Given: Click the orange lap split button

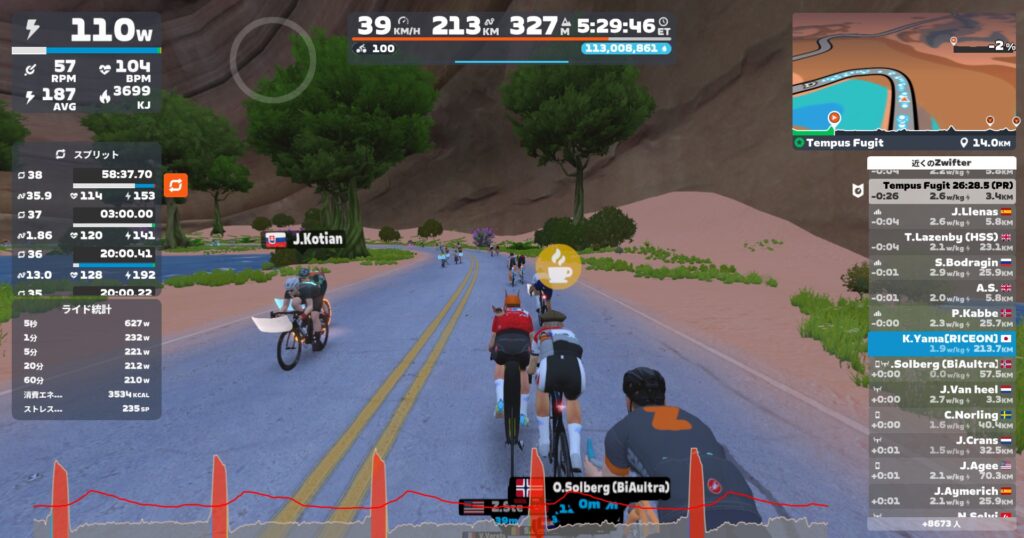Looking at the screenshot, I should coord(176,185).
